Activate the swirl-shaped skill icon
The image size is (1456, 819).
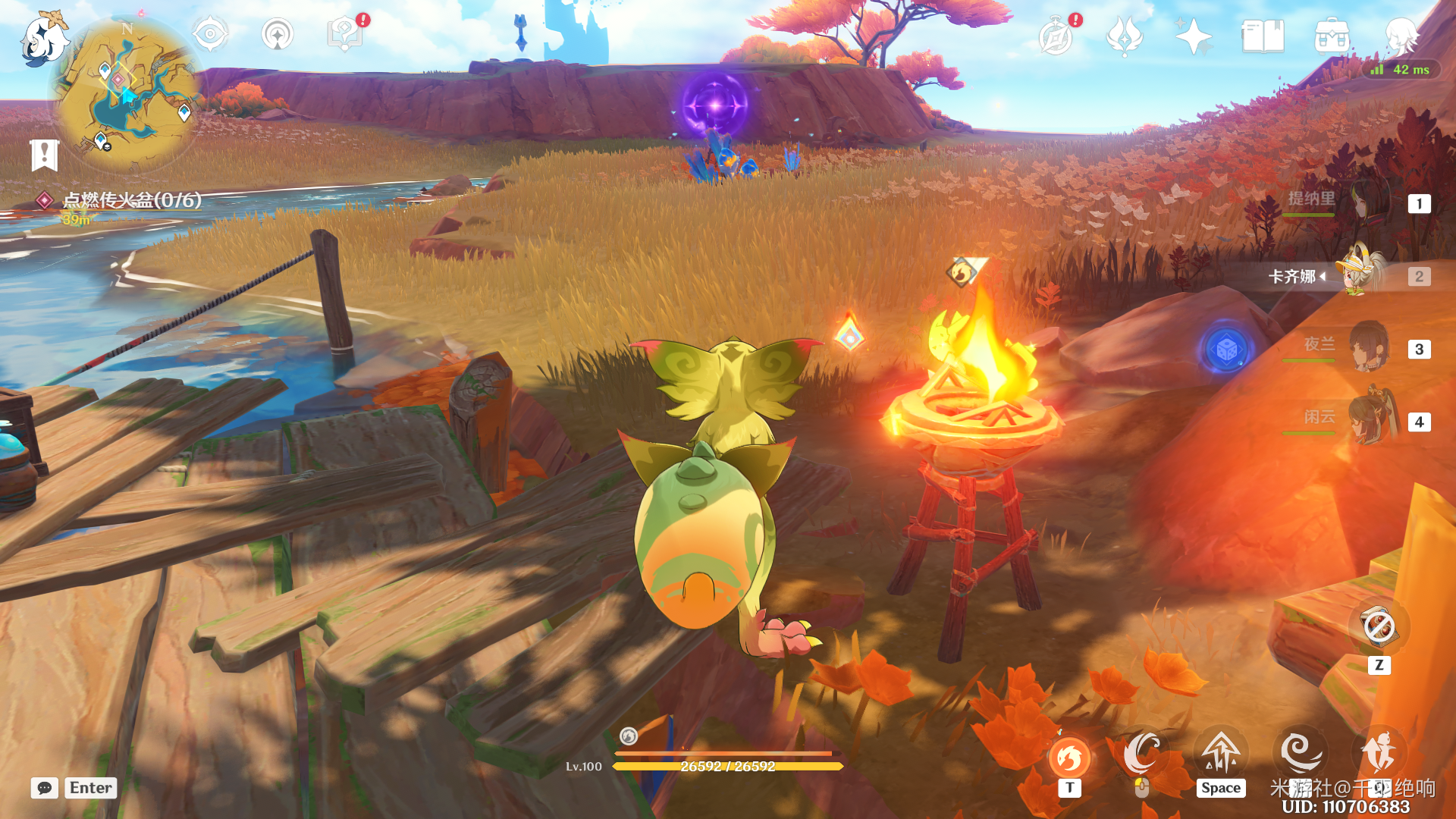coord(1300,752)
